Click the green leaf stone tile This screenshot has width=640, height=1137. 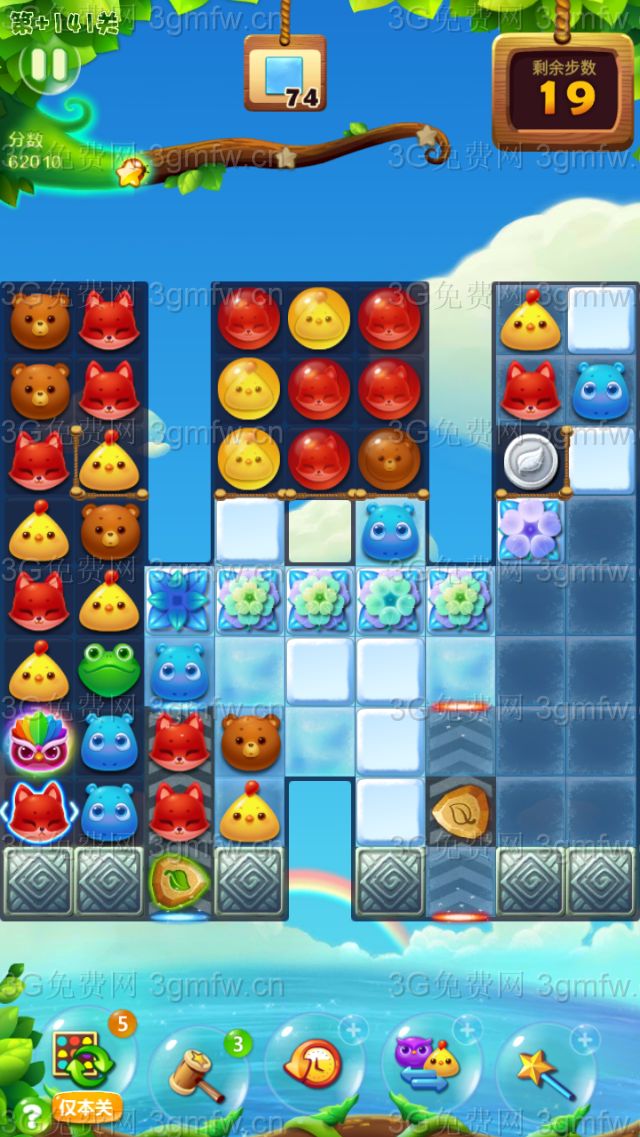point(179,880)
